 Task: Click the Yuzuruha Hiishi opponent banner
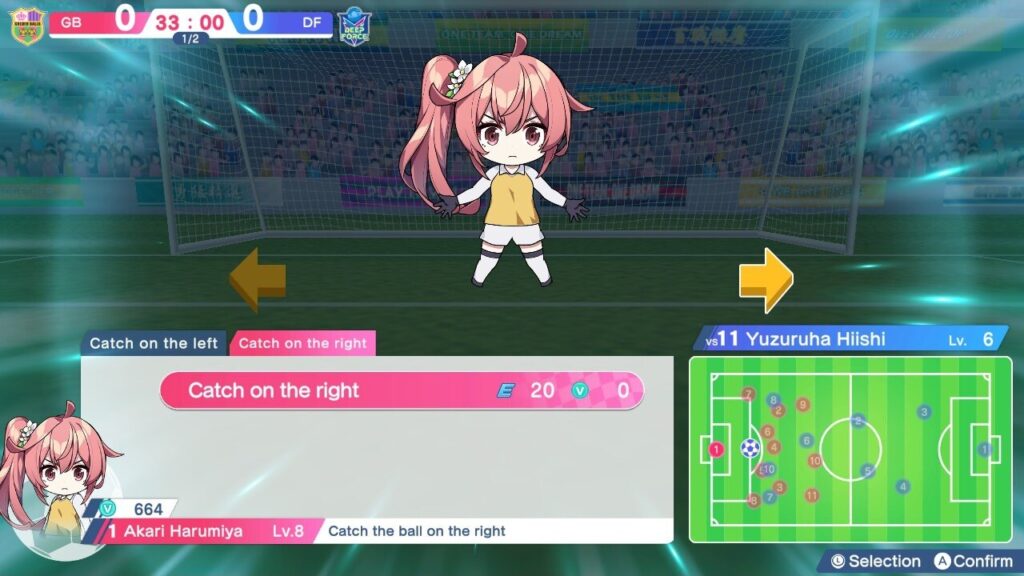(x=849, y=339)
